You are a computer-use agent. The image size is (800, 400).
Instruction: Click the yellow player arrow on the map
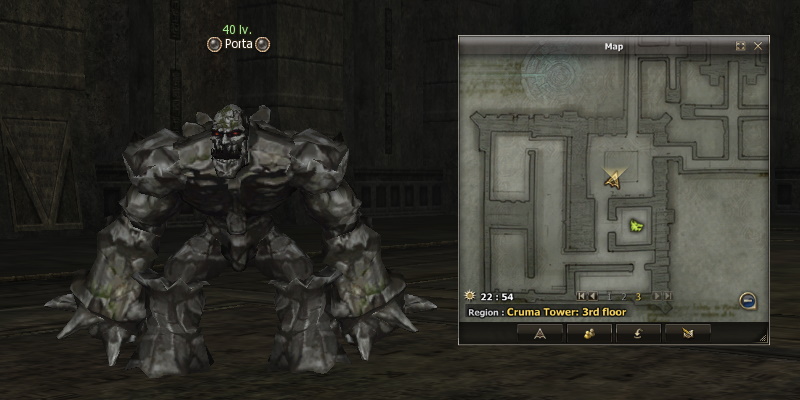pyautogui.click(x=613, y=179)
